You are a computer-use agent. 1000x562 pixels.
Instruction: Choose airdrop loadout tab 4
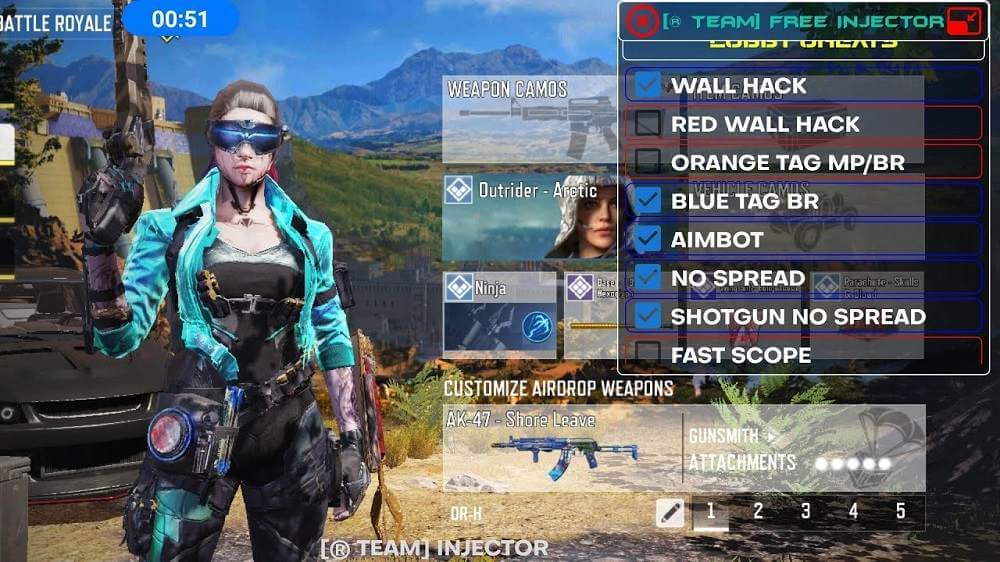point(853,512)
